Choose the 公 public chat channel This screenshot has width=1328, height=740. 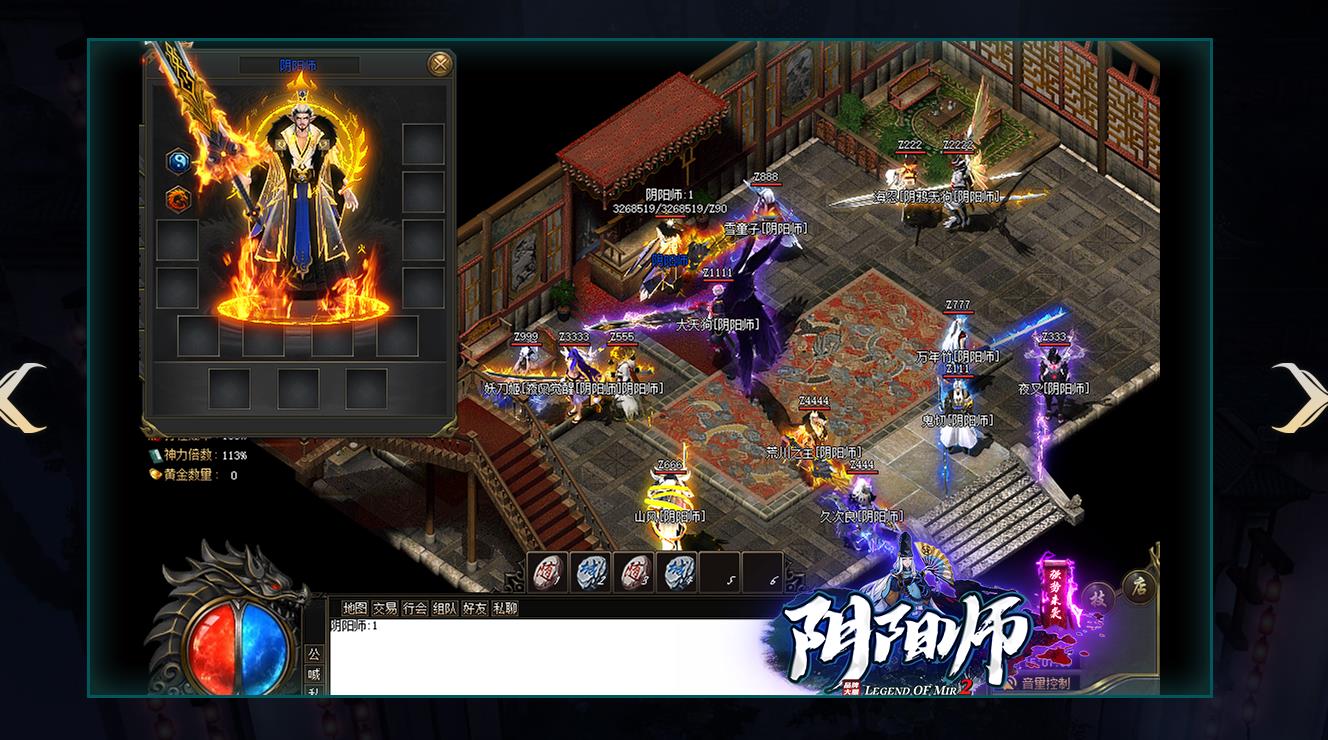pyautogui.click(x=314, y=654)
